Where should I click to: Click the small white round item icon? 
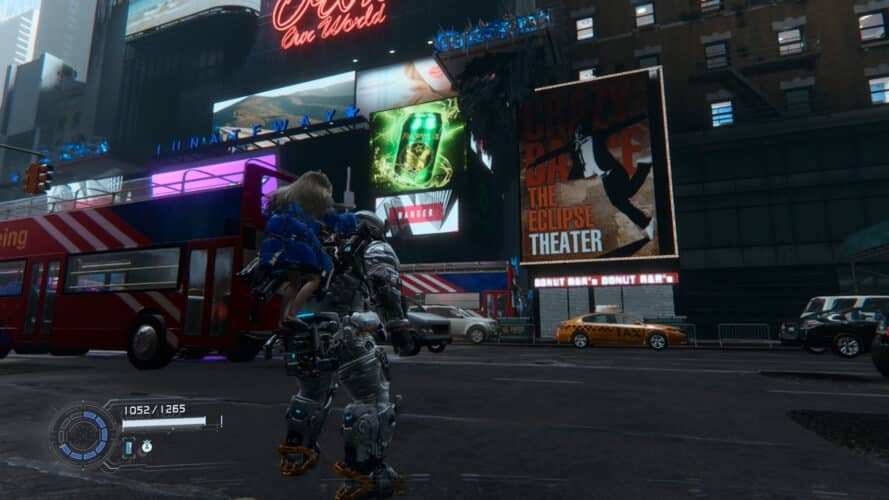146,447
